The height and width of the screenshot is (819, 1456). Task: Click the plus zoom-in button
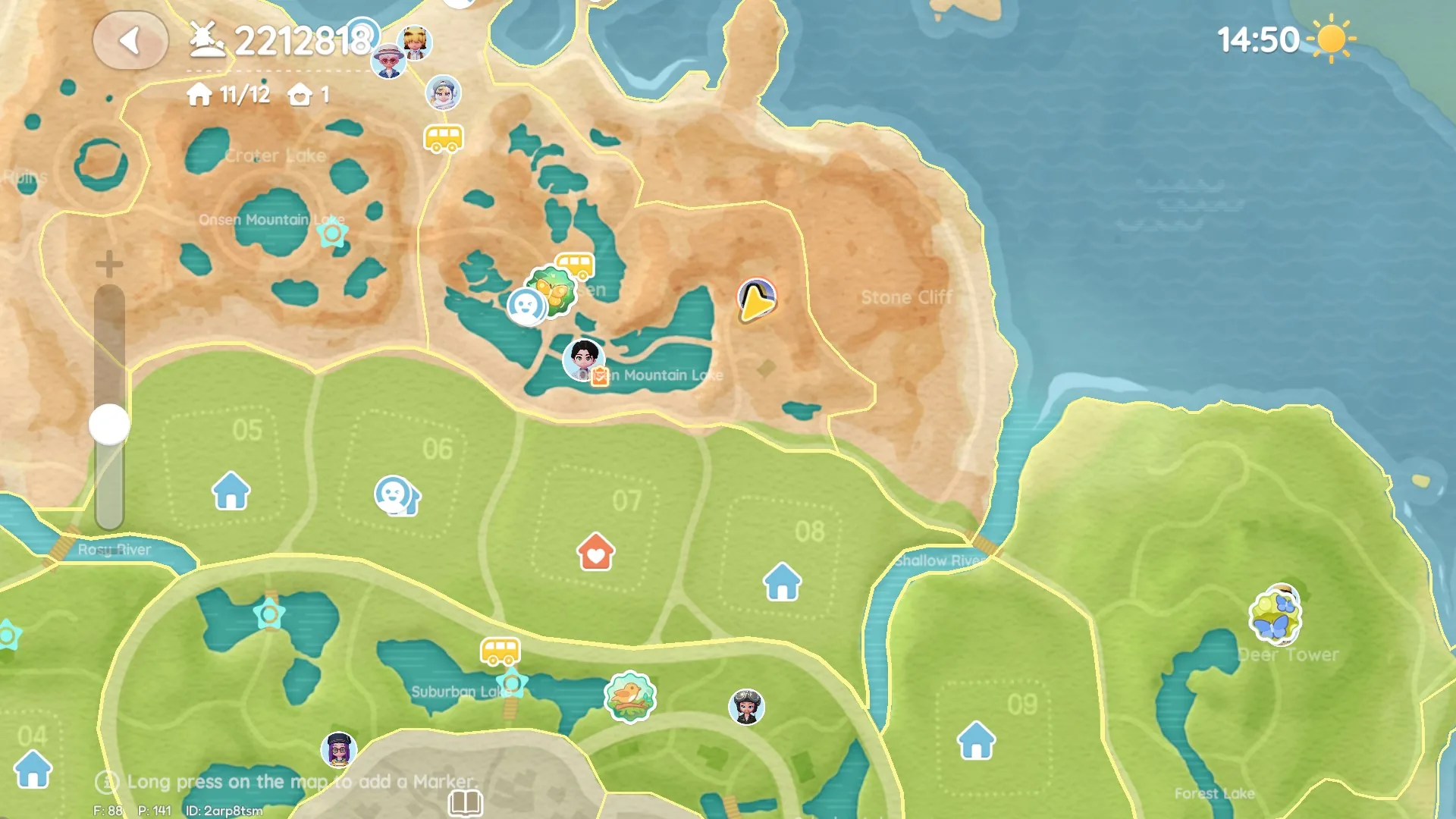(109, 264)
